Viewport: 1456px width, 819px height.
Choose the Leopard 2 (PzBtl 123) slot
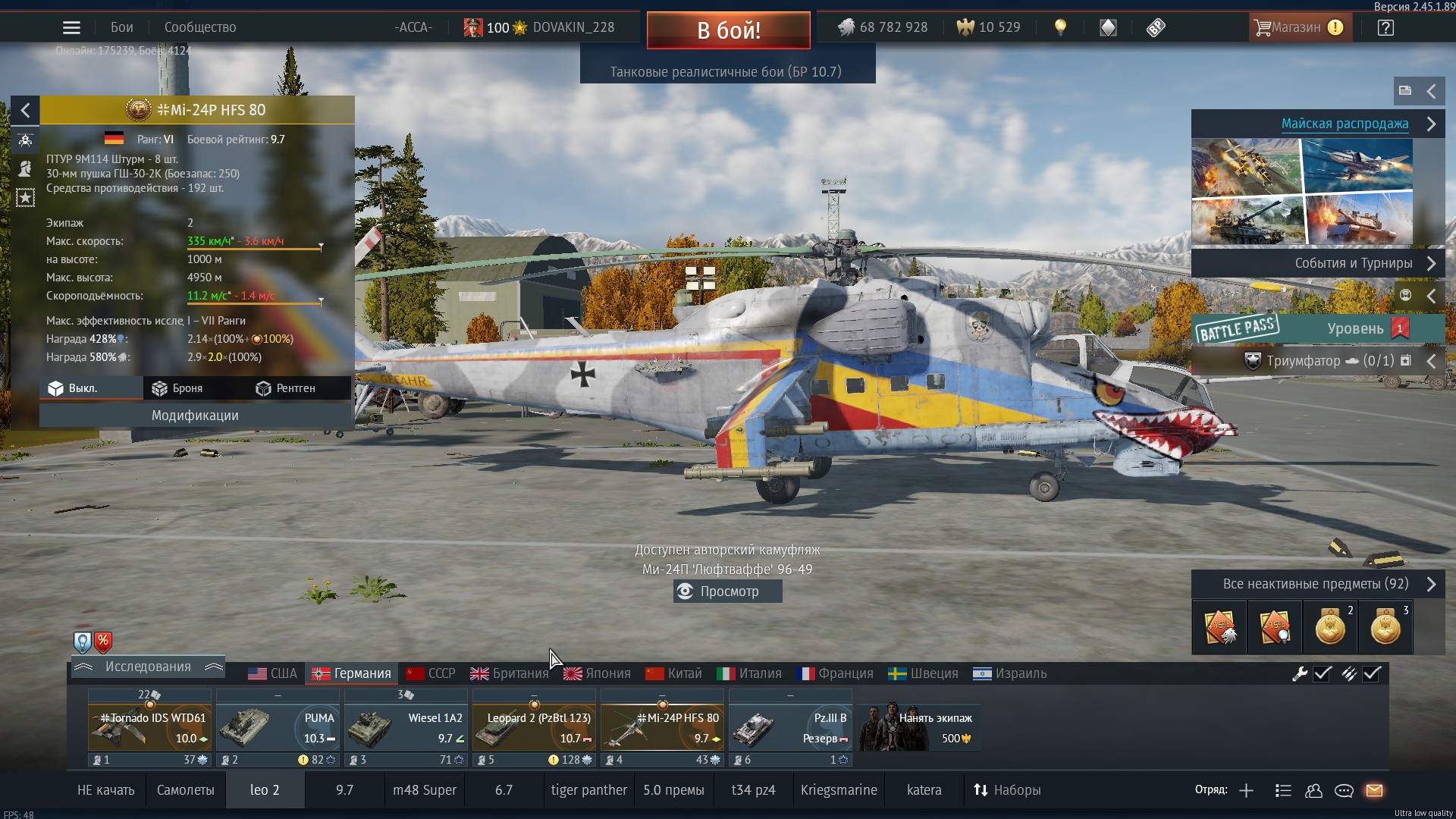click(x=534, y=726)
